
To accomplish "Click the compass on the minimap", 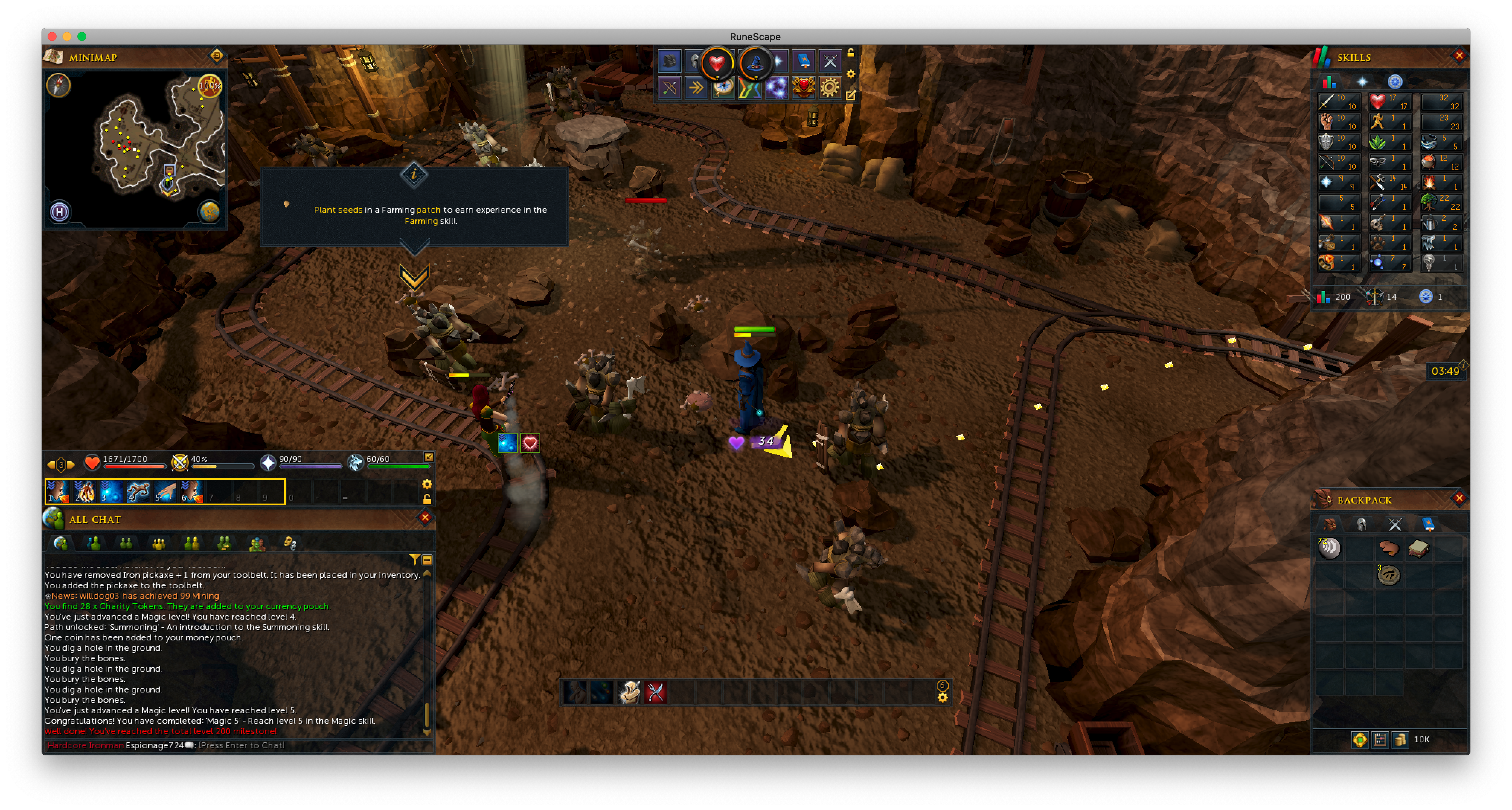I will [59, 86].
